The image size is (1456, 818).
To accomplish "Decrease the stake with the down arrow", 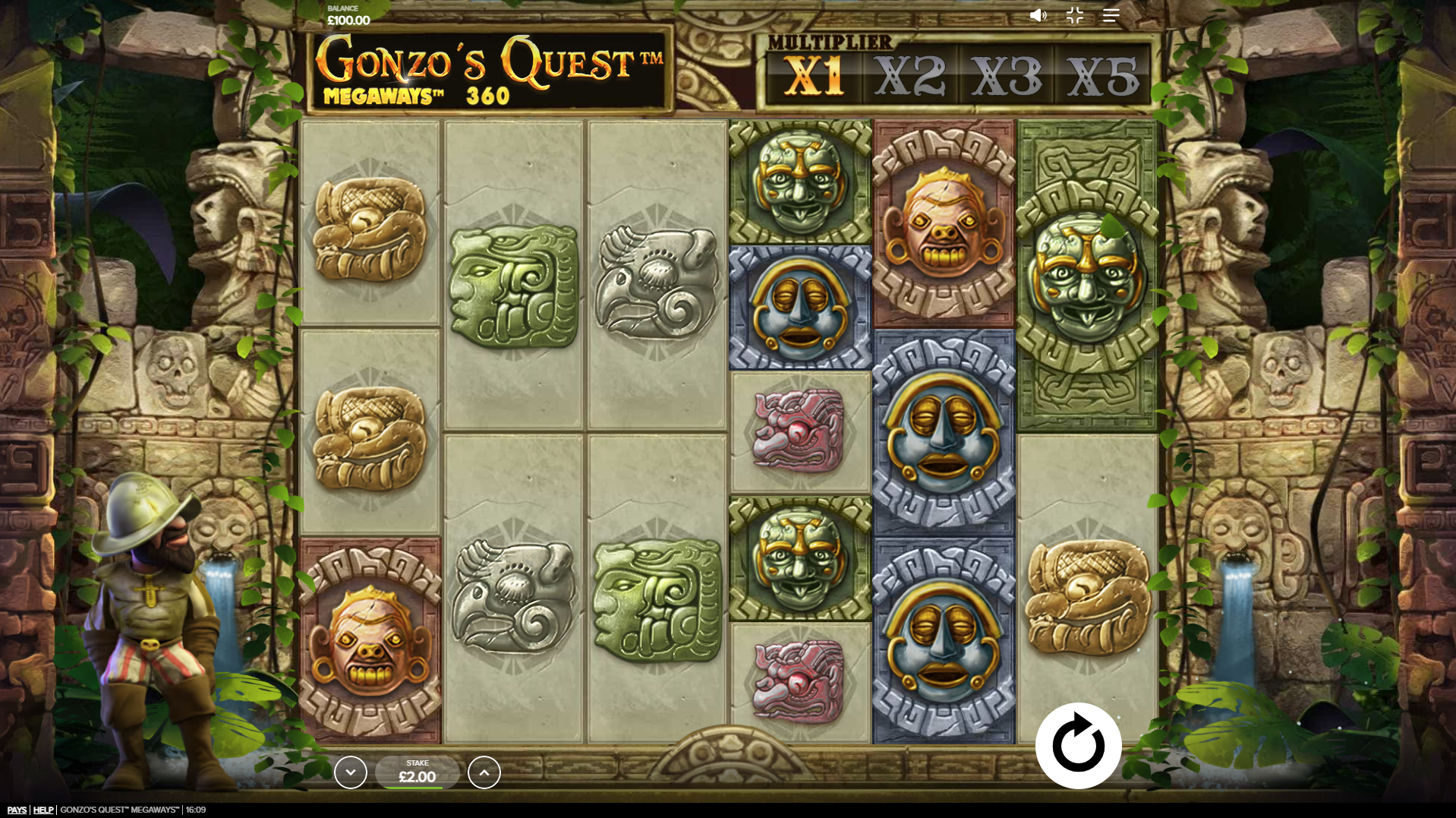I will pos(351,772).
